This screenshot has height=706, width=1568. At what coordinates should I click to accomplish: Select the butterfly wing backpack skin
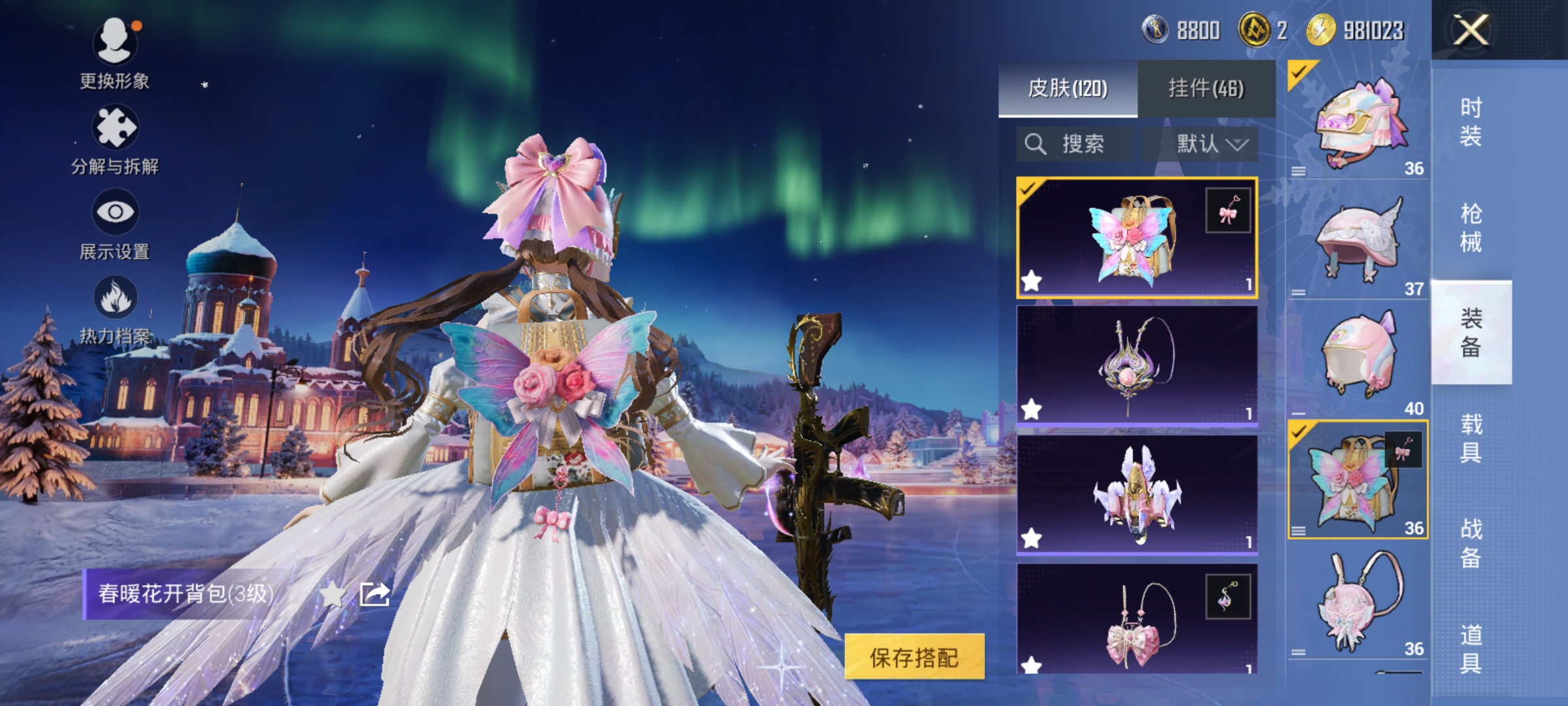(1137, 238)
